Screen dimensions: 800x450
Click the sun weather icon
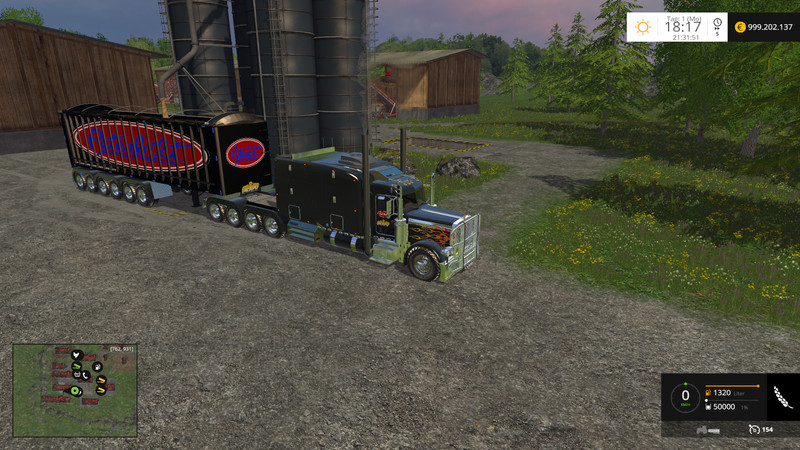(643, 27)
